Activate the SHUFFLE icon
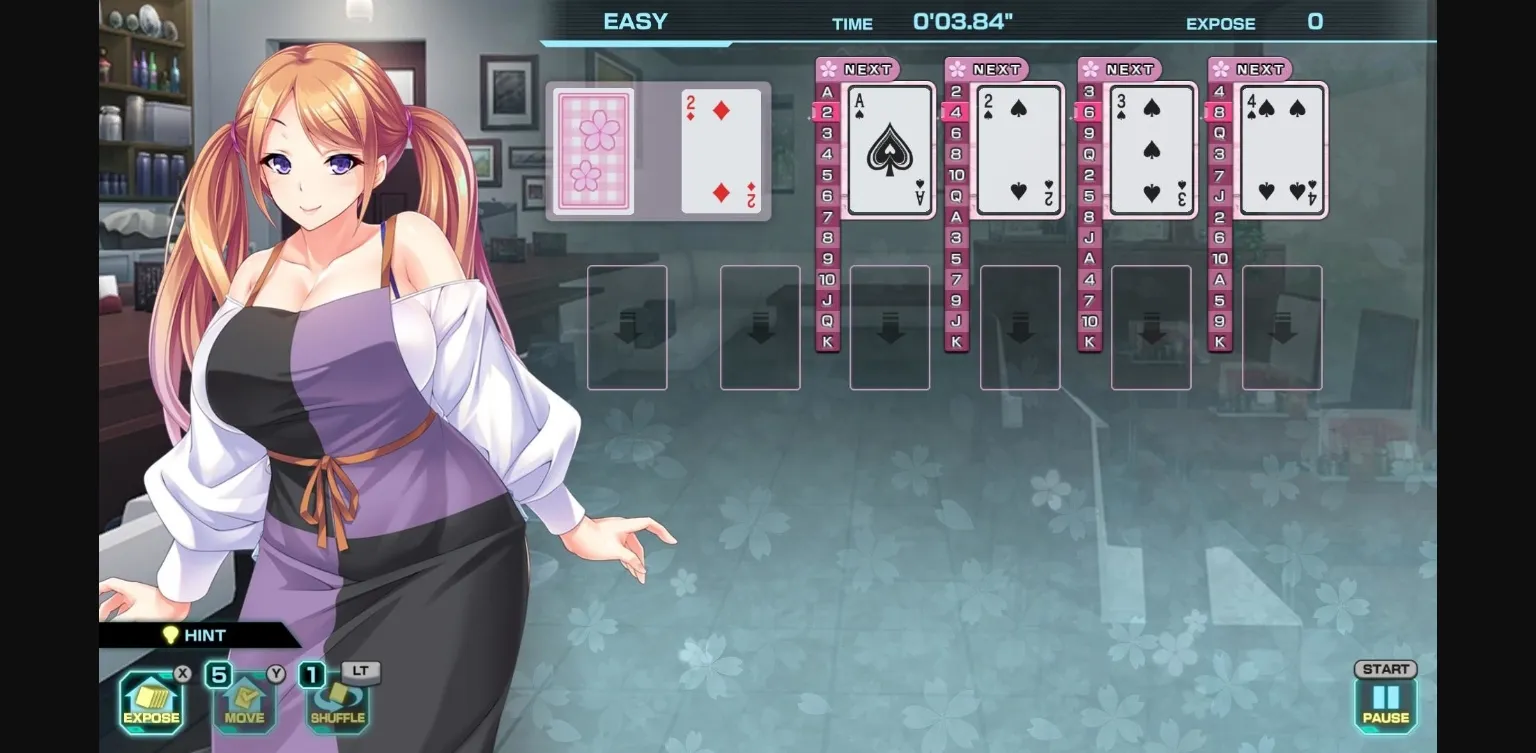Image resolution: width=1536 pixels, height=753 pixels. click(337, 699)
